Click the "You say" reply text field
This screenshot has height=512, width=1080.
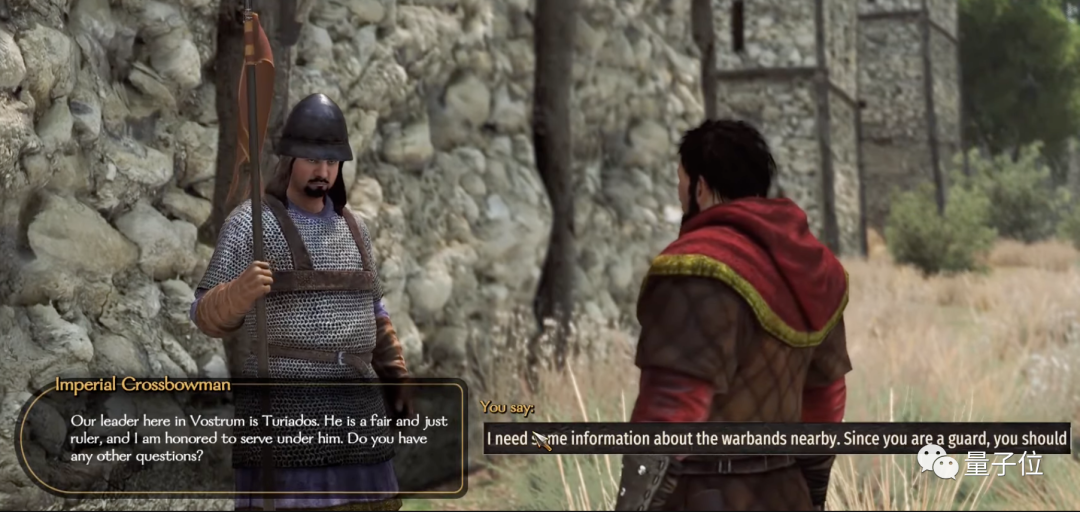tap(777, 438)
